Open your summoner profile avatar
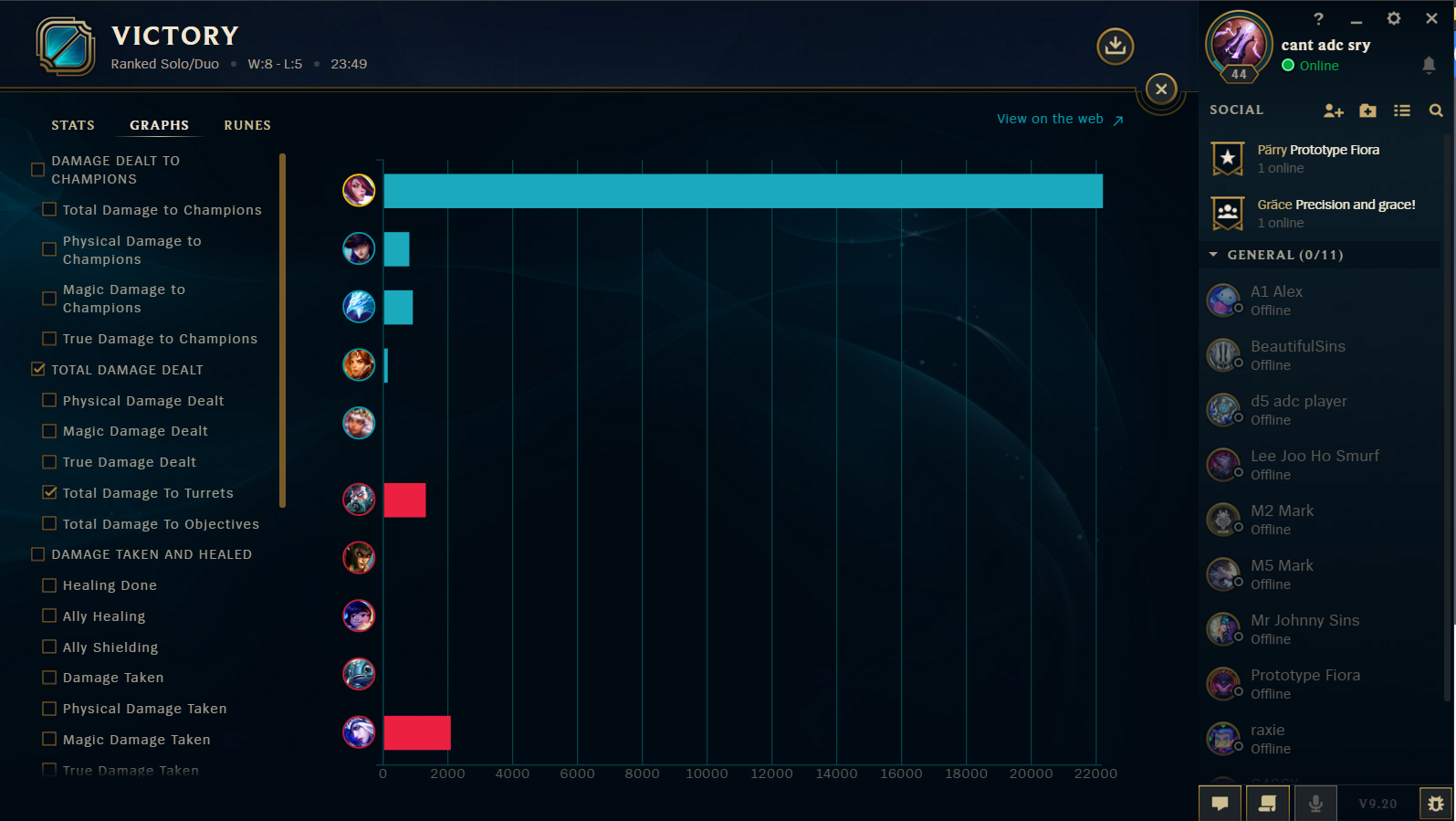The image size is (1456, 821). 1238,44
